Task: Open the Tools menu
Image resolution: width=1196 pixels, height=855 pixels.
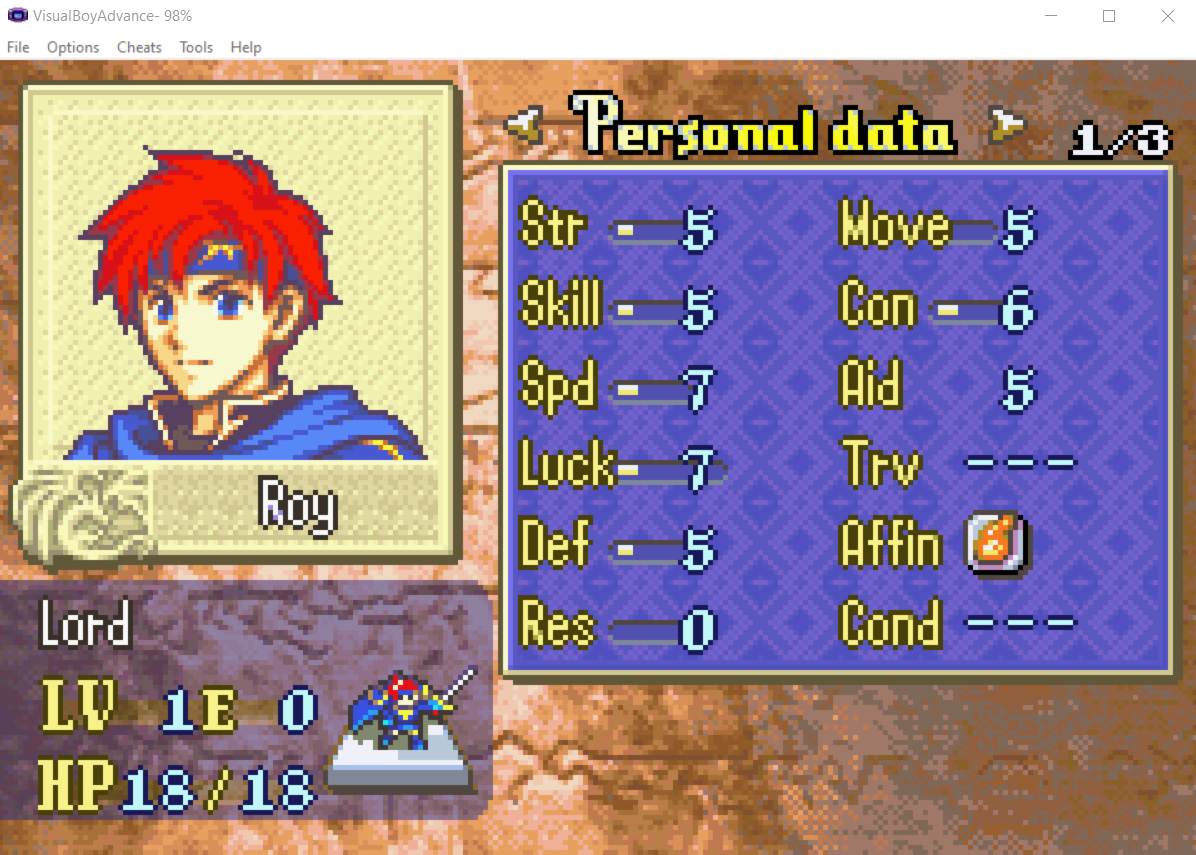Action: click(196, 47)
